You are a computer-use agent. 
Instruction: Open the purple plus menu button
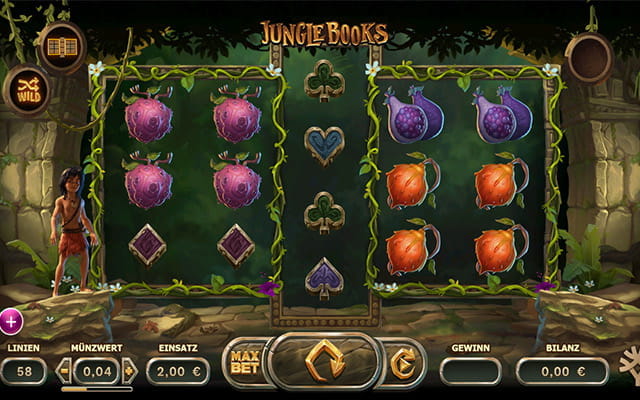pyautogui.click(x=10, y=321)
